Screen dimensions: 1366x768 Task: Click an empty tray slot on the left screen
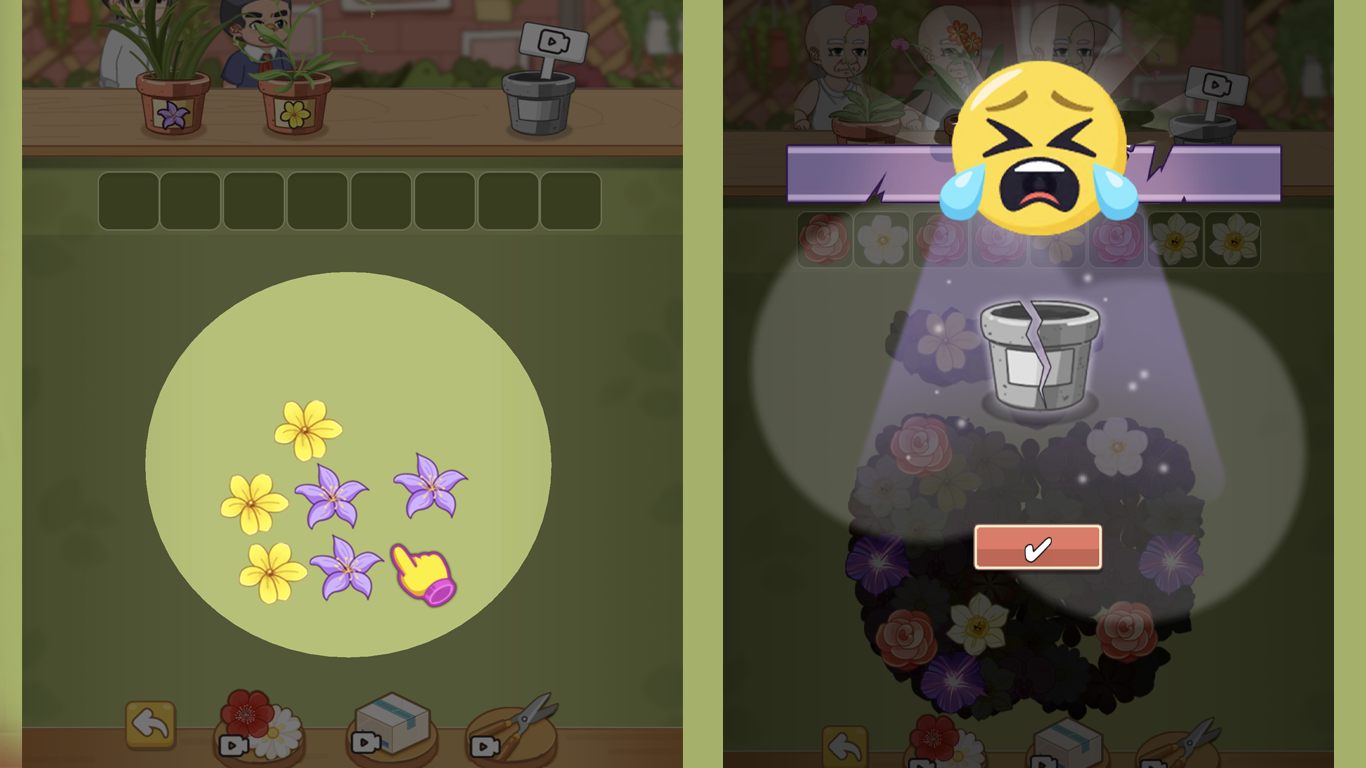click(x=128, y=200)
